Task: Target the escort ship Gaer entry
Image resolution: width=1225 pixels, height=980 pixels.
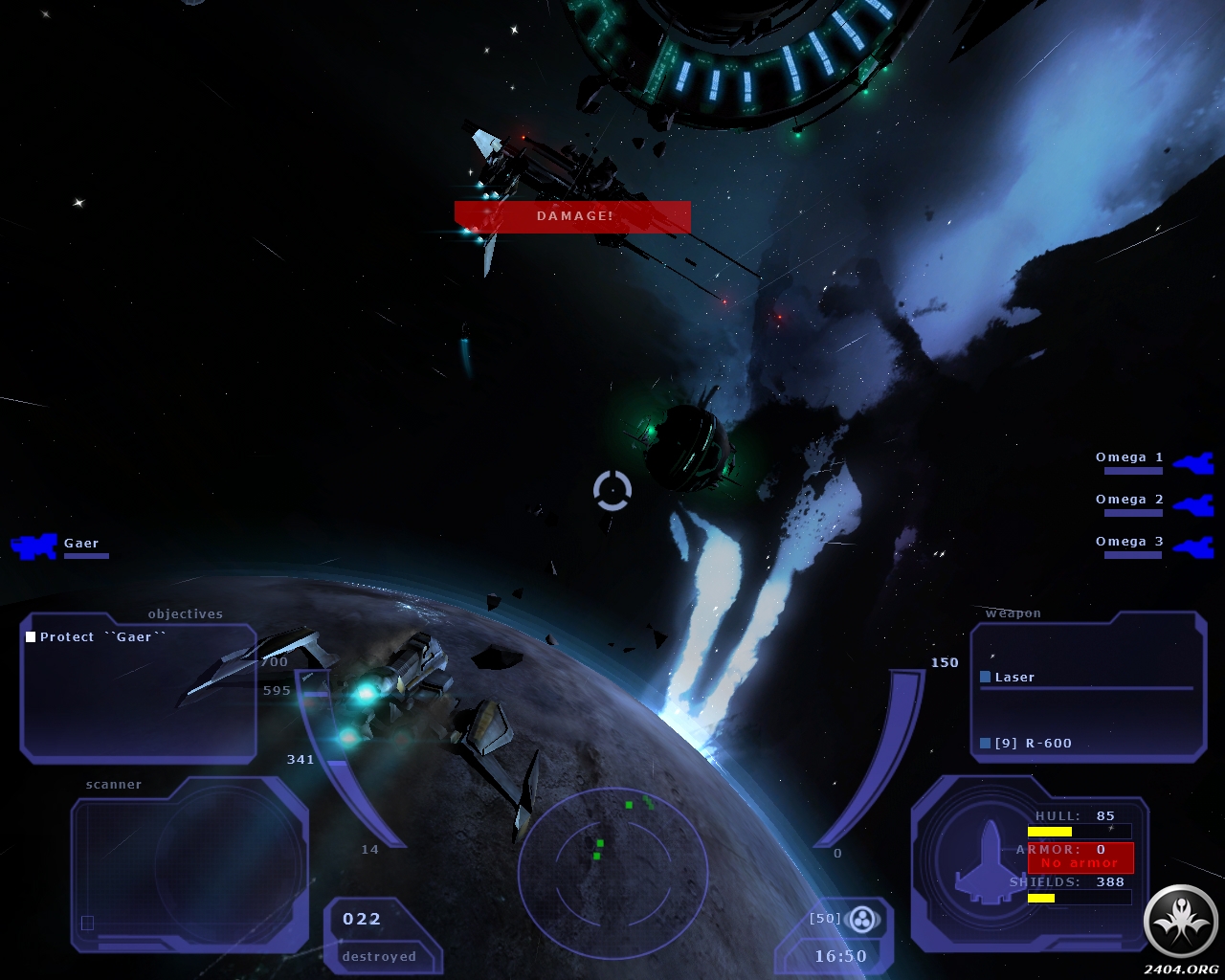Action: (80, 544)
